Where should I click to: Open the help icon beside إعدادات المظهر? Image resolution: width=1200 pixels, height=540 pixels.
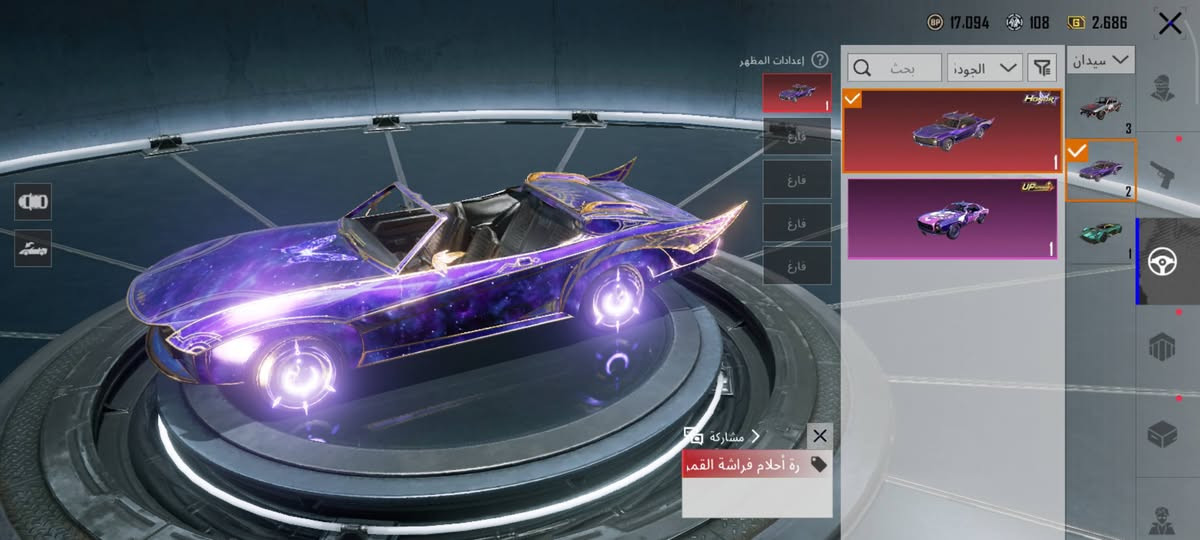[820, 60]
